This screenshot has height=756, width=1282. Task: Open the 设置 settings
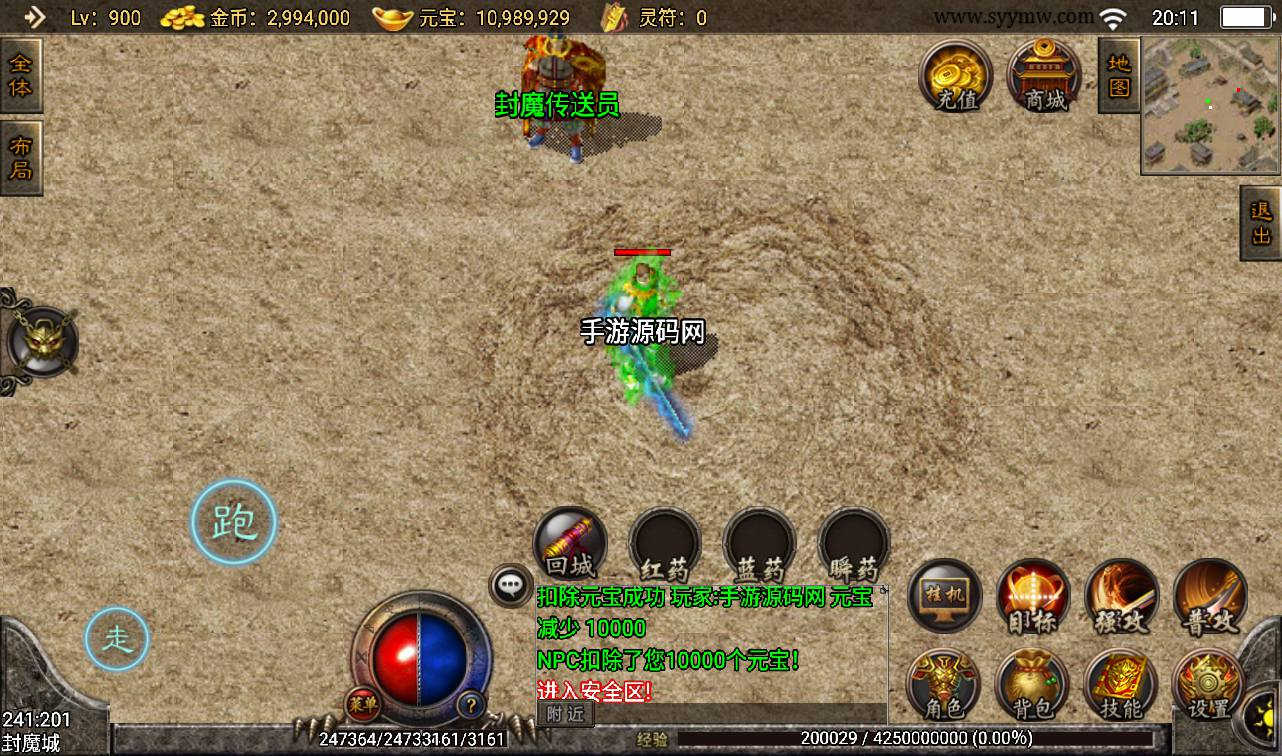pos(1208,685)
